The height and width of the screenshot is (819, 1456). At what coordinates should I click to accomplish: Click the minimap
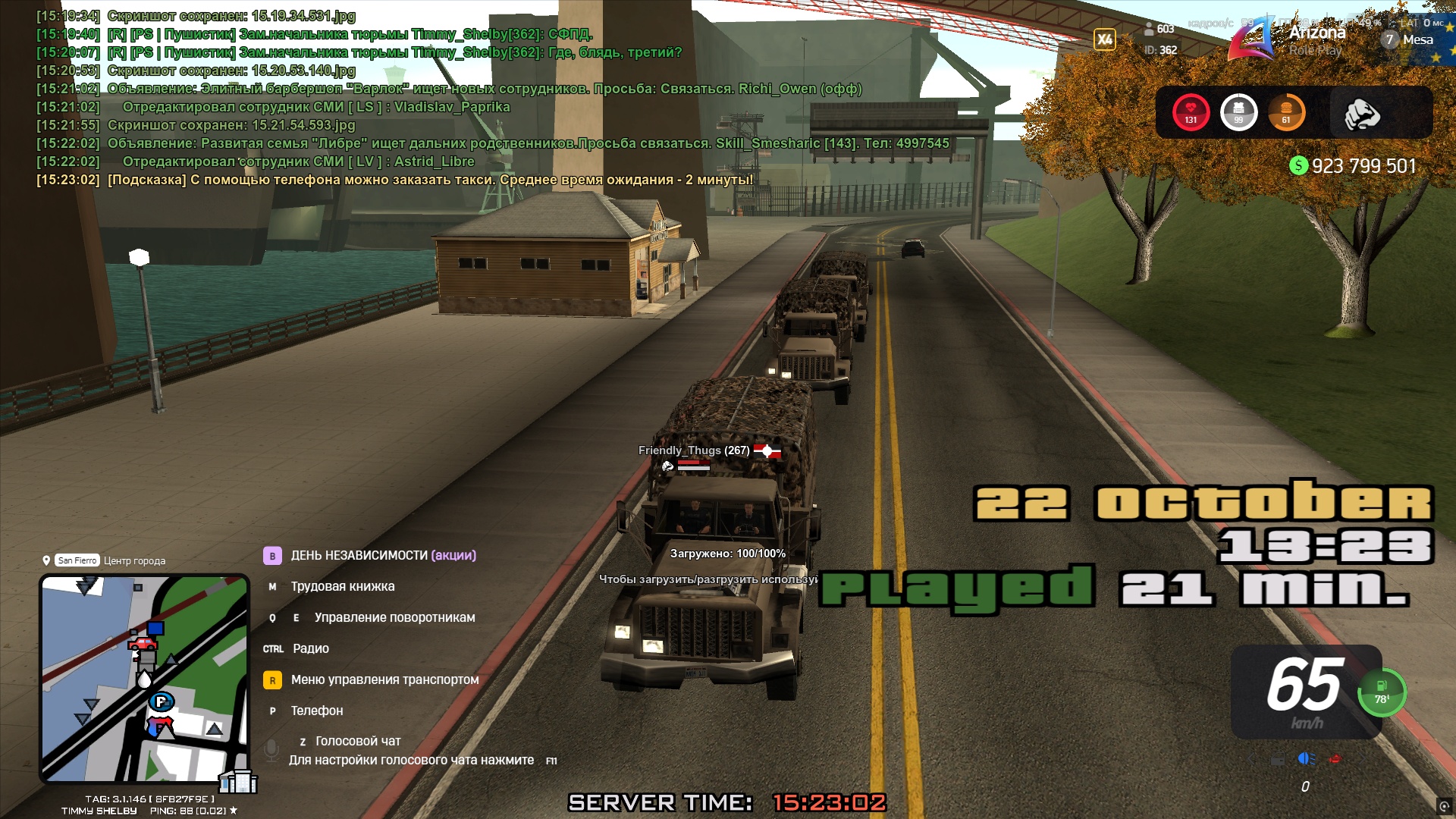[144, 677]
